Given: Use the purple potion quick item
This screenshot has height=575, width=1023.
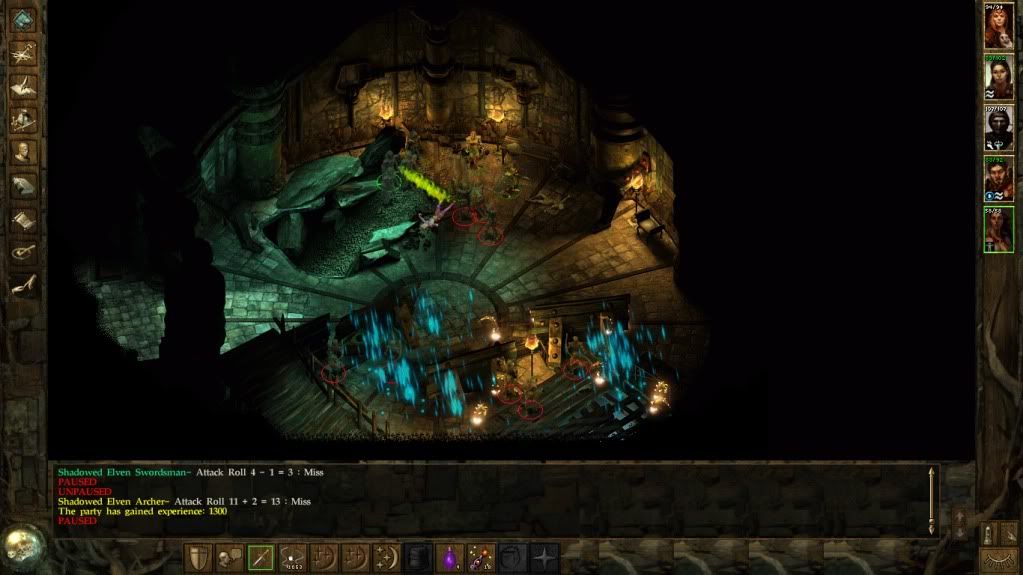Looking at the screenshot, I should click(x=450, y=557).
